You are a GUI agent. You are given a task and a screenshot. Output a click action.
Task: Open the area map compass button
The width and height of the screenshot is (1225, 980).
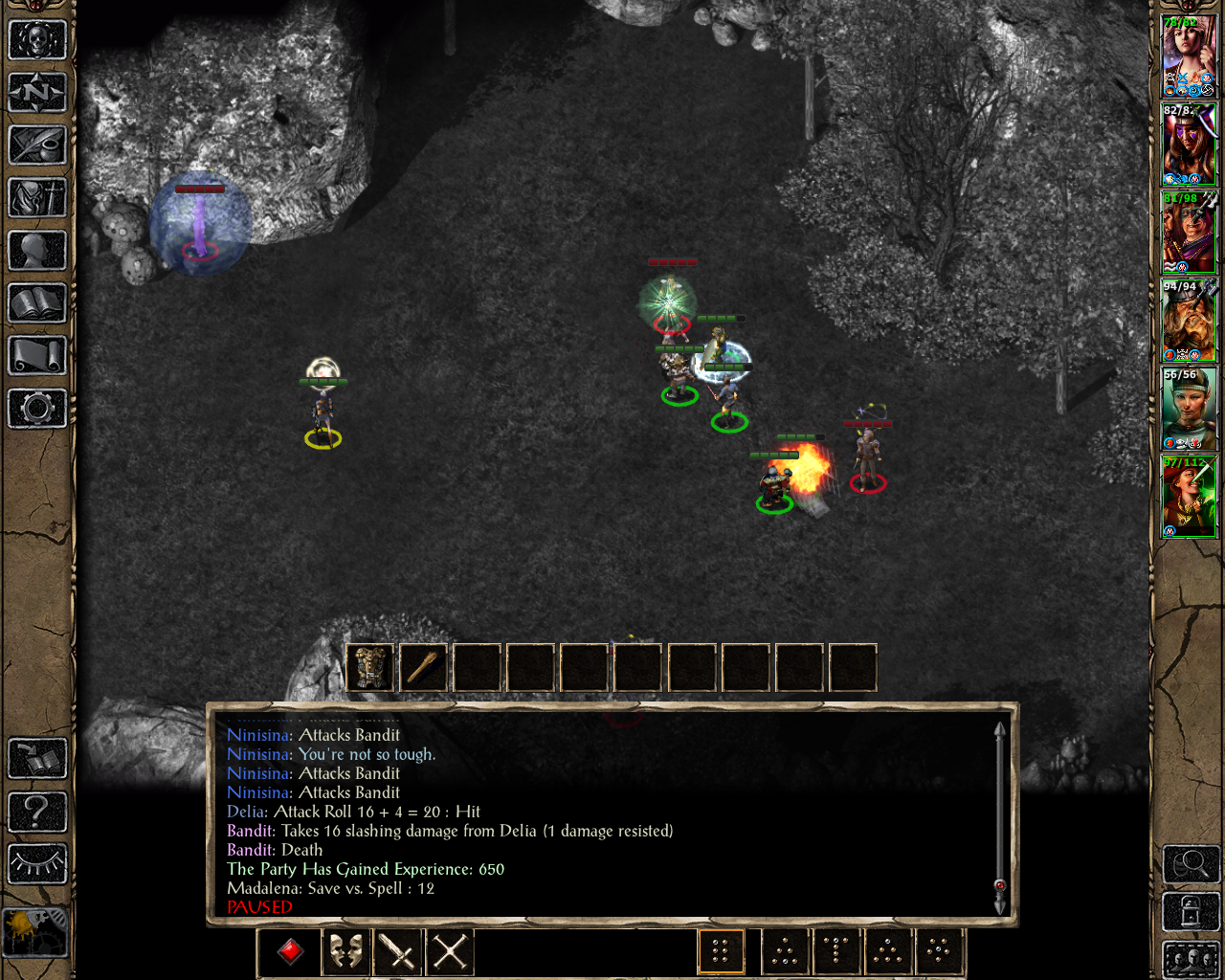pos(37,94)
